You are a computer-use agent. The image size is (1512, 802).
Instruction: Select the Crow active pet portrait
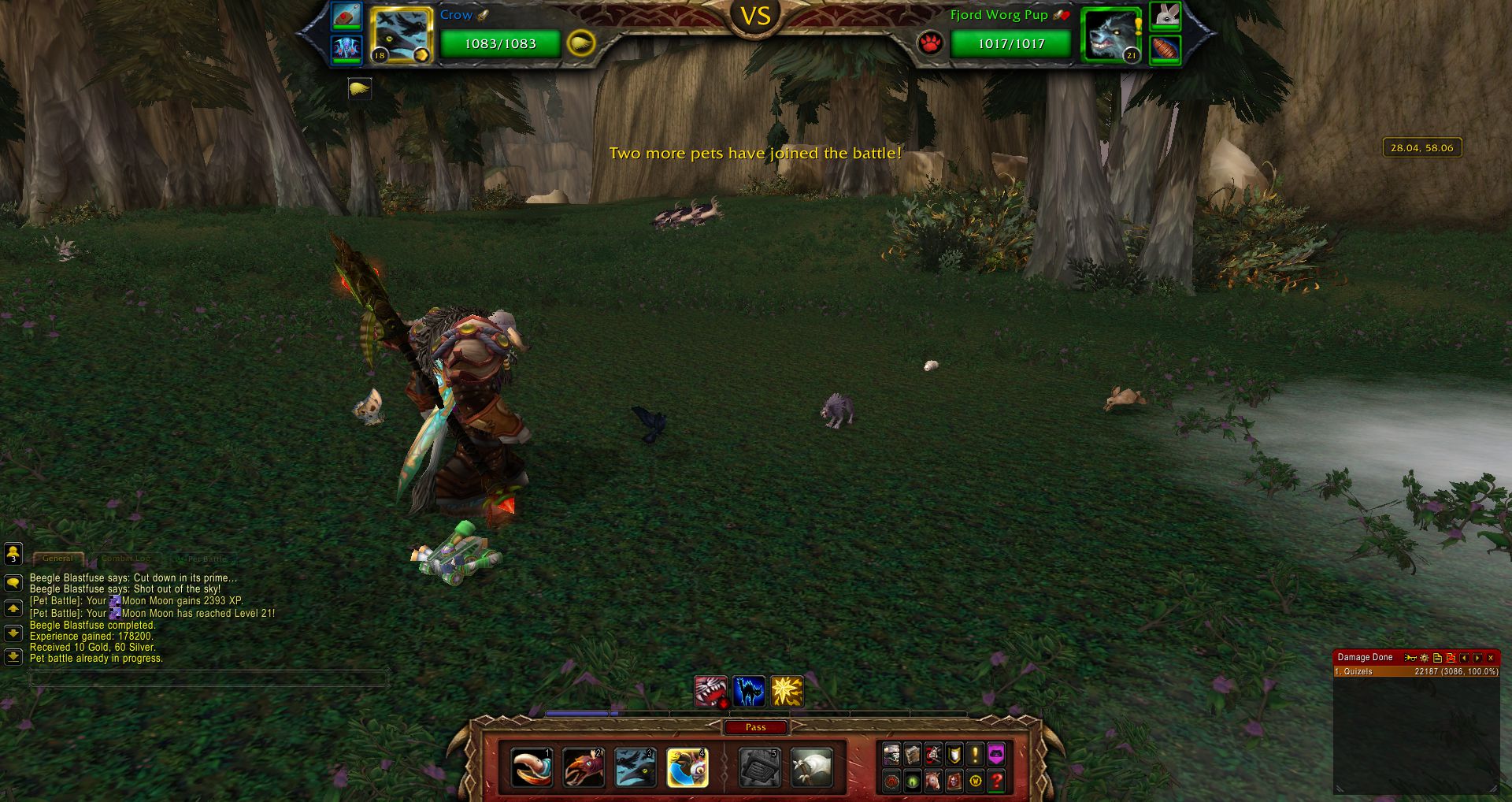[401, 35]
